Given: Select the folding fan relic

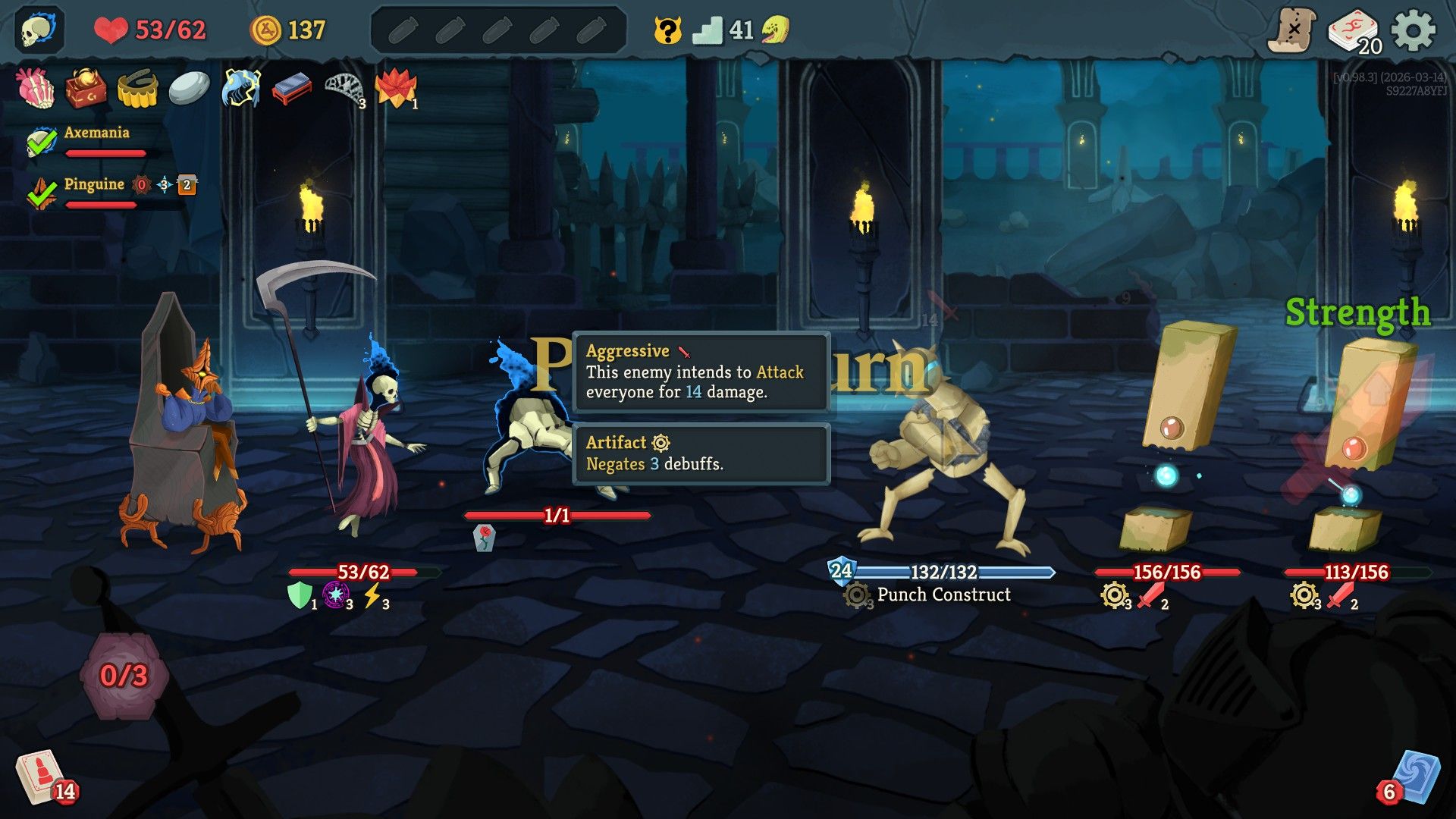Looking at the screenshot, I should [x=345, y=89].
